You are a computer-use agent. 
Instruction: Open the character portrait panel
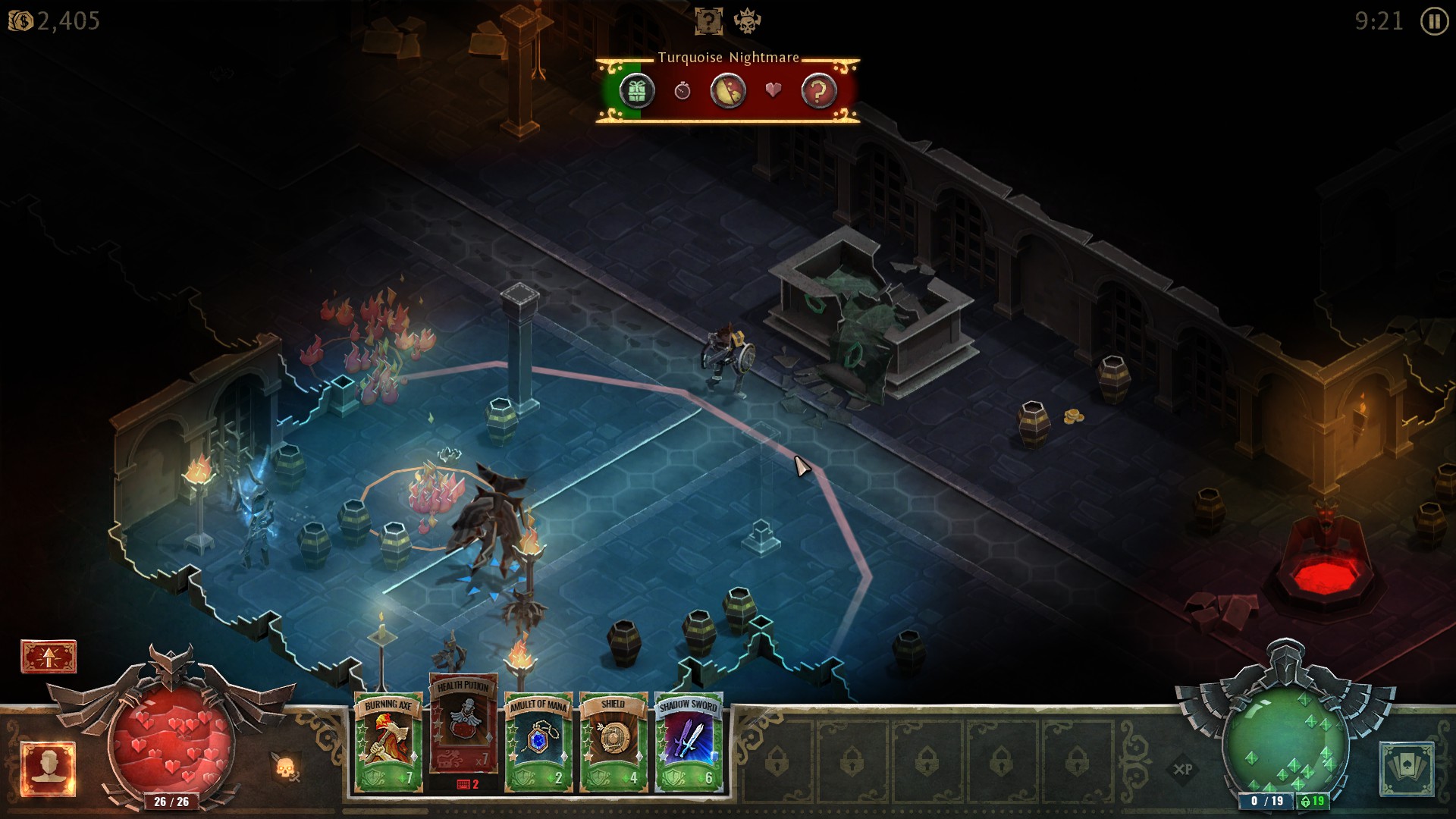[x=49, y=769]
